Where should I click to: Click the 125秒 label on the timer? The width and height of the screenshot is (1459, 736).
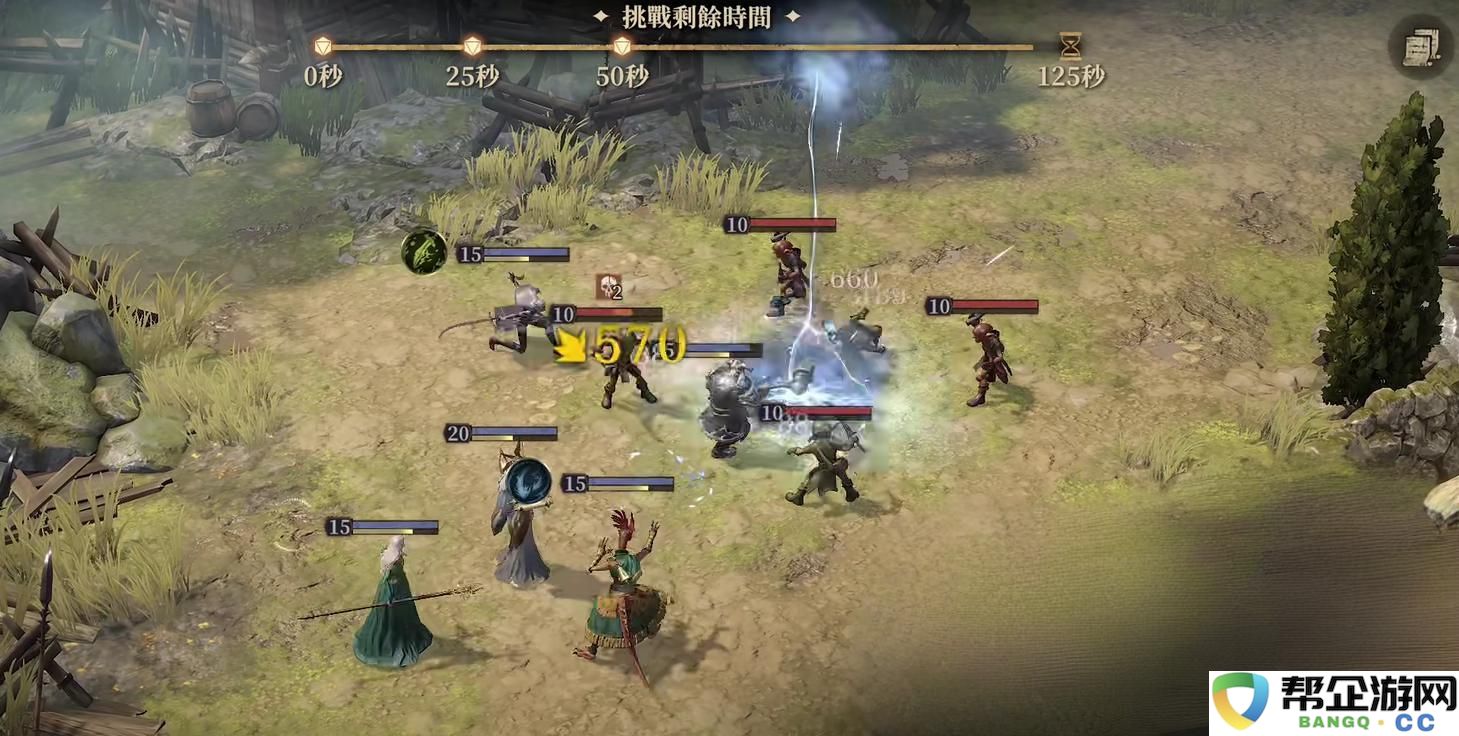1070,74
